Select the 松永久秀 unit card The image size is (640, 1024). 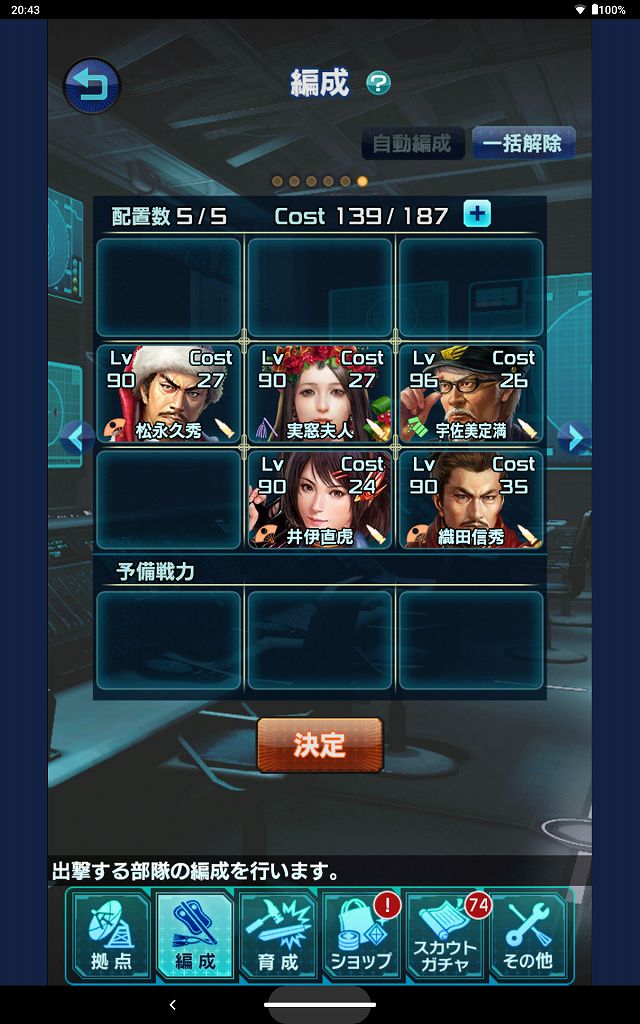[x=169, y=393]
